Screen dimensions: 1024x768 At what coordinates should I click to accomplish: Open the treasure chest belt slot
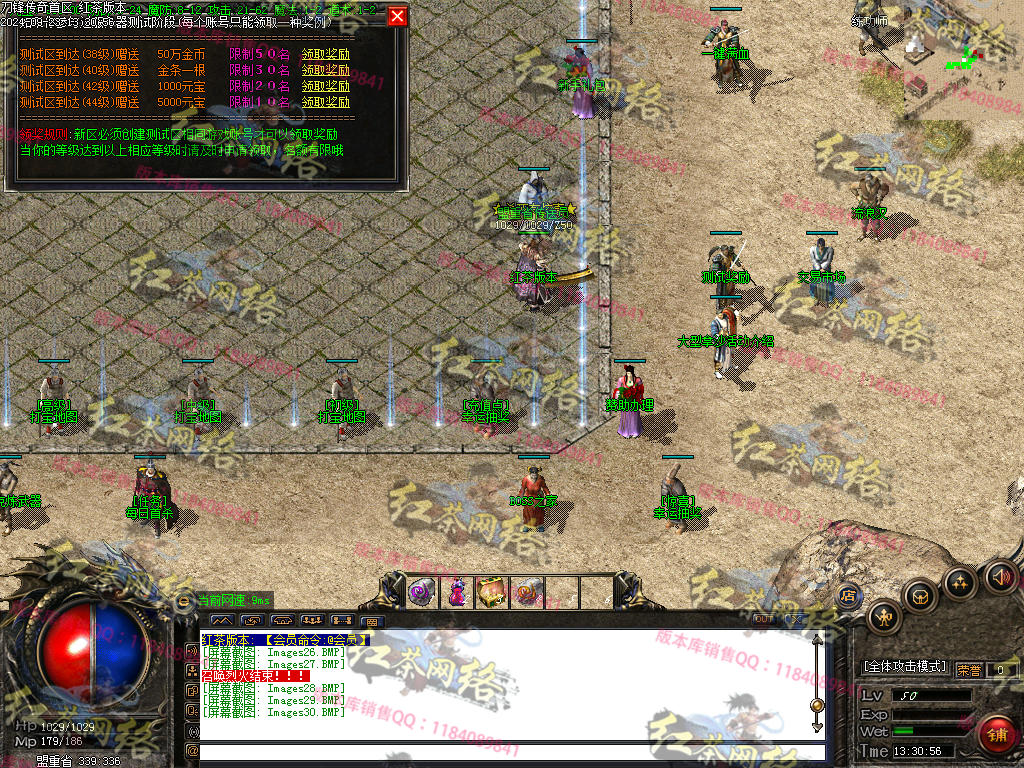[x=491, y=592]
